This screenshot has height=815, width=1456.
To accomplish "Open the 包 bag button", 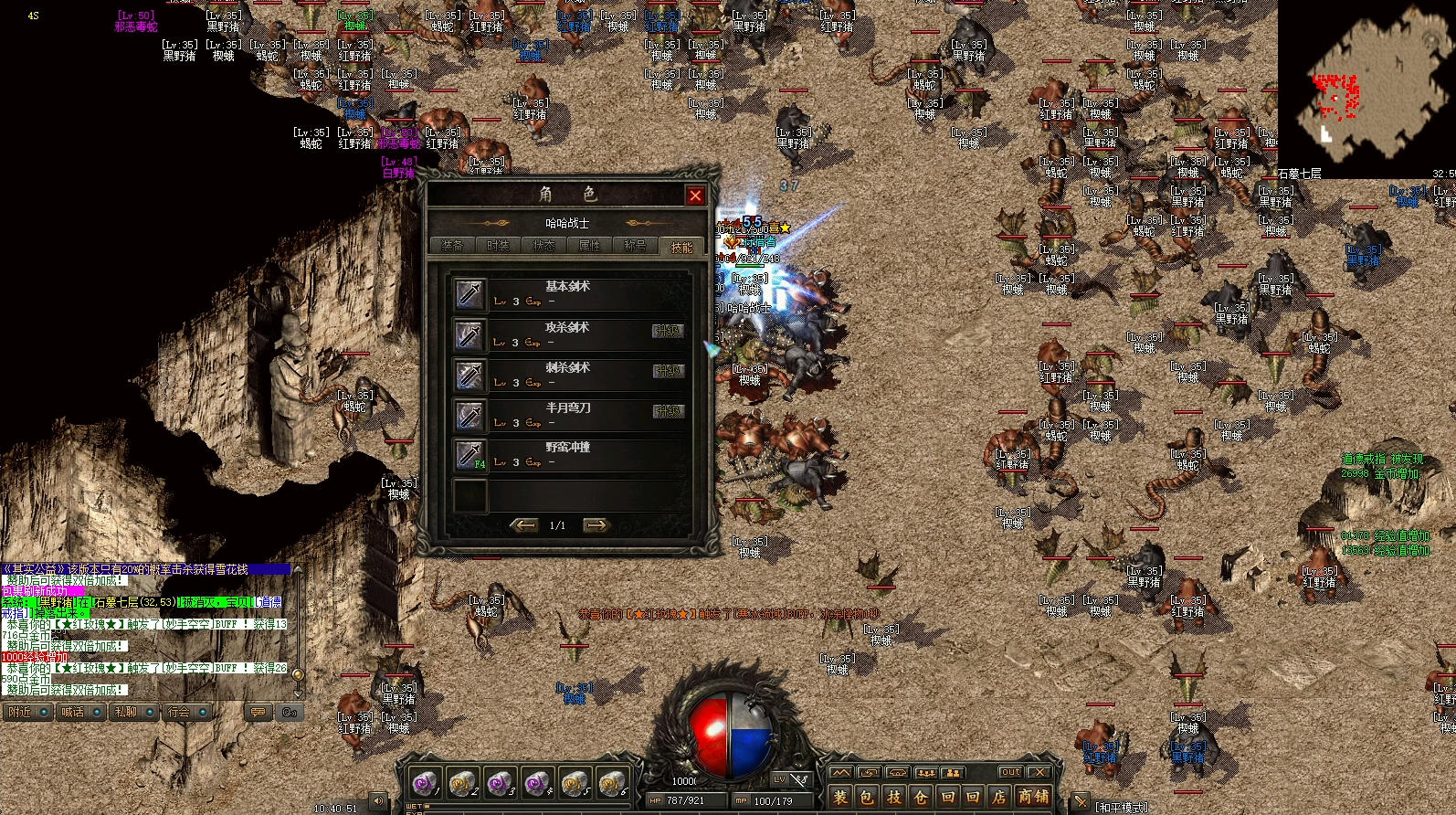I will click(867, 798).
